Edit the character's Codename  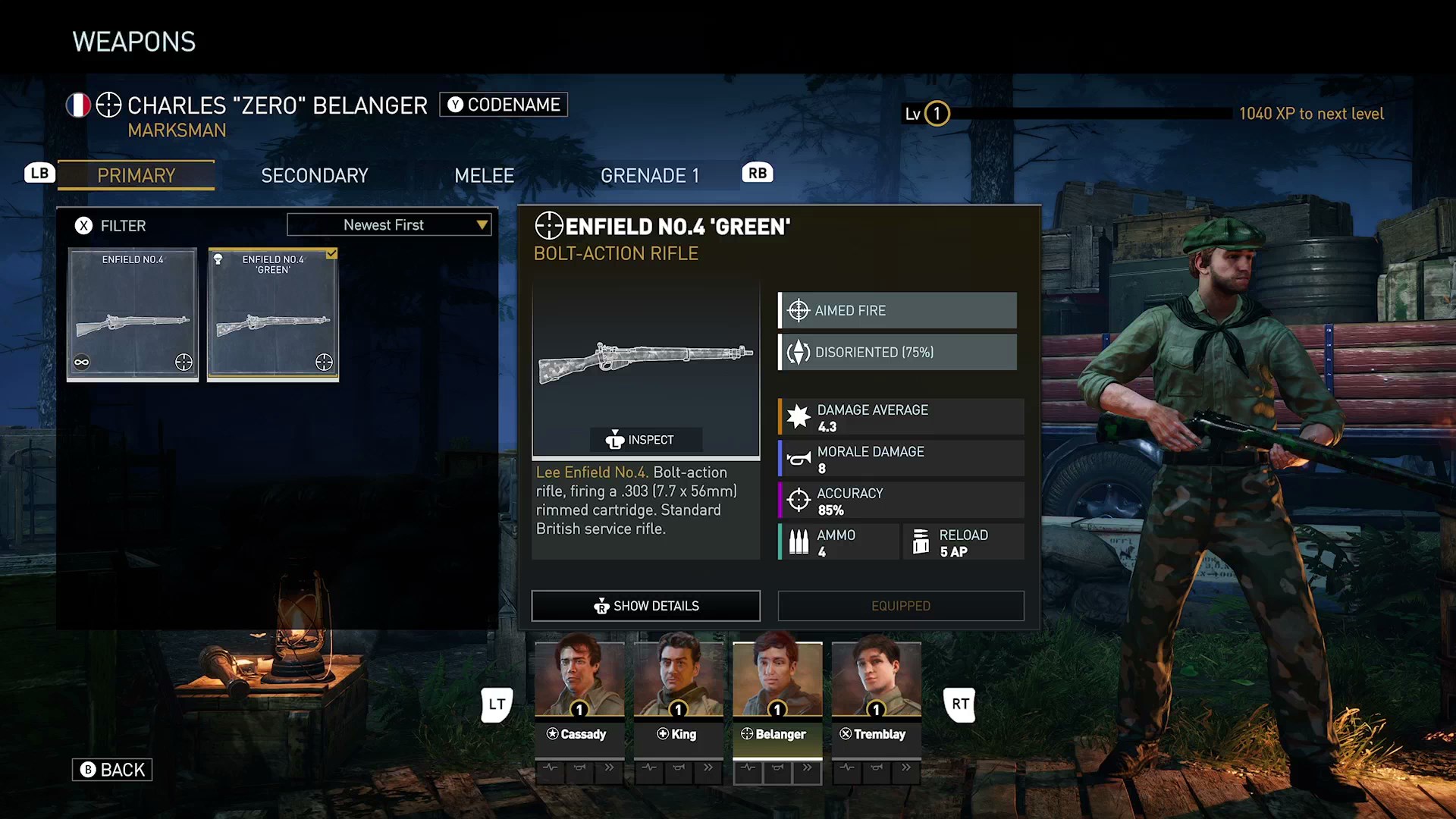(504, 105)
